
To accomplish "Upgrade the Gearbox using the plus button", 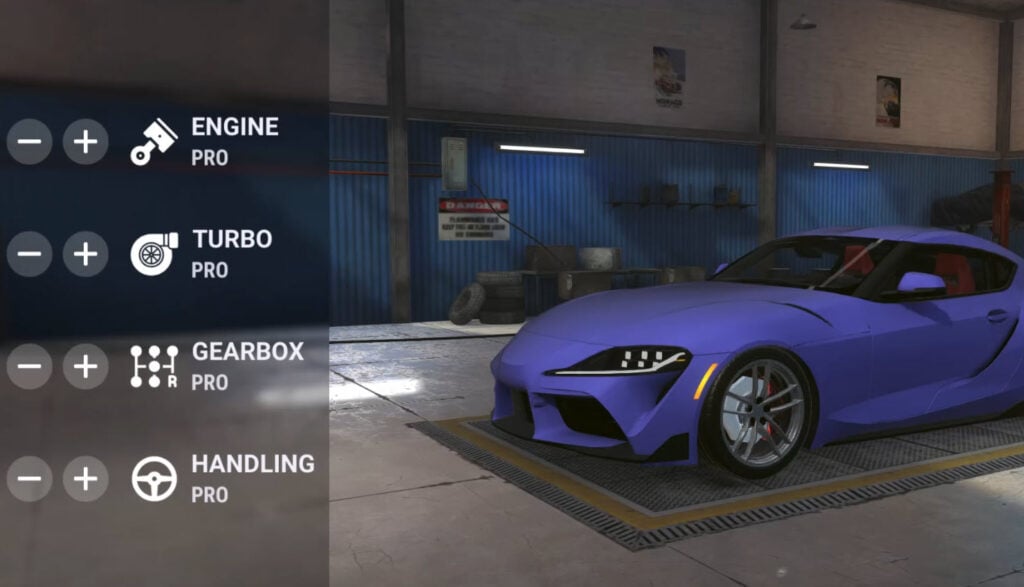I will [85, 367].
